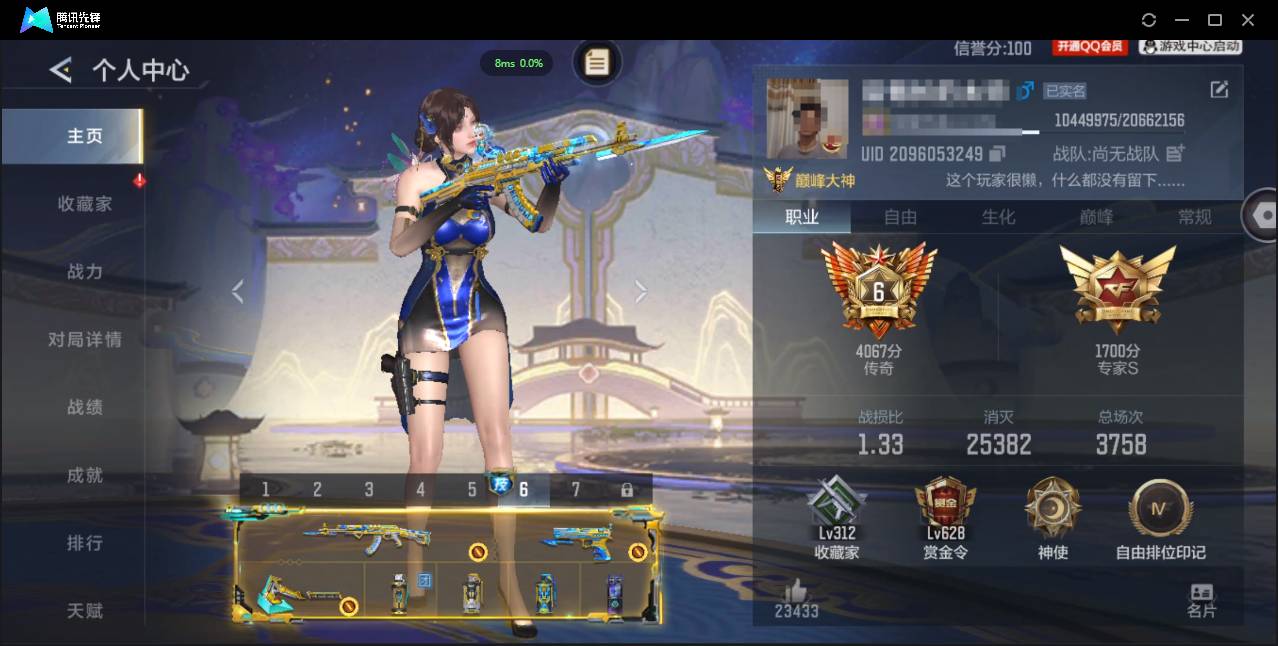1278x646 pixels.
Task: Click the thumbs-up likes icon
Action: (796, 590)
